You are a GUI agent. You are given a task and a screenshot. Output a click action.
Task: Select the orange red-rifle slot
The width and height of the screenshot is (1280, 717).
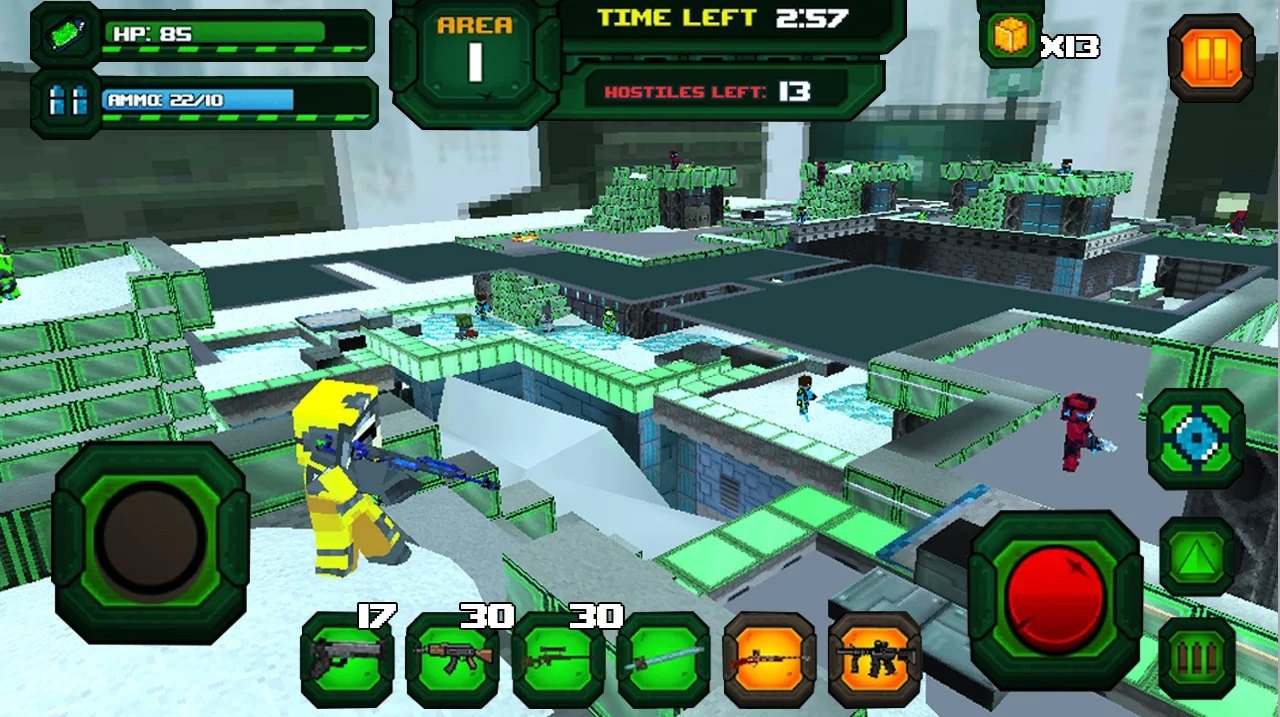pos(769,659)
